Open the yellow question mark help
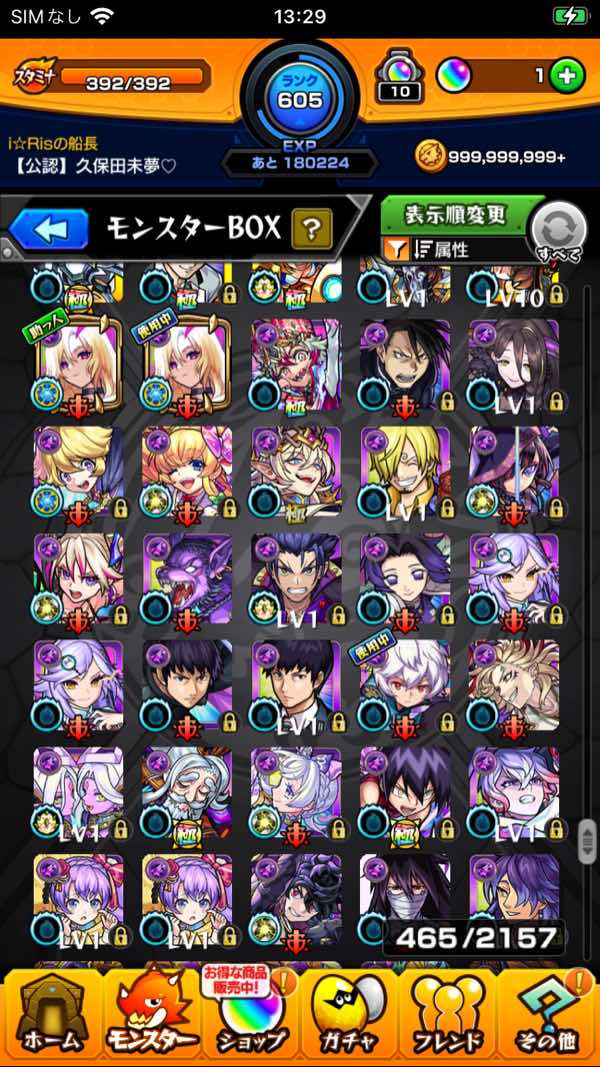Screen dimensions: 600x1067 coord(311,230)
